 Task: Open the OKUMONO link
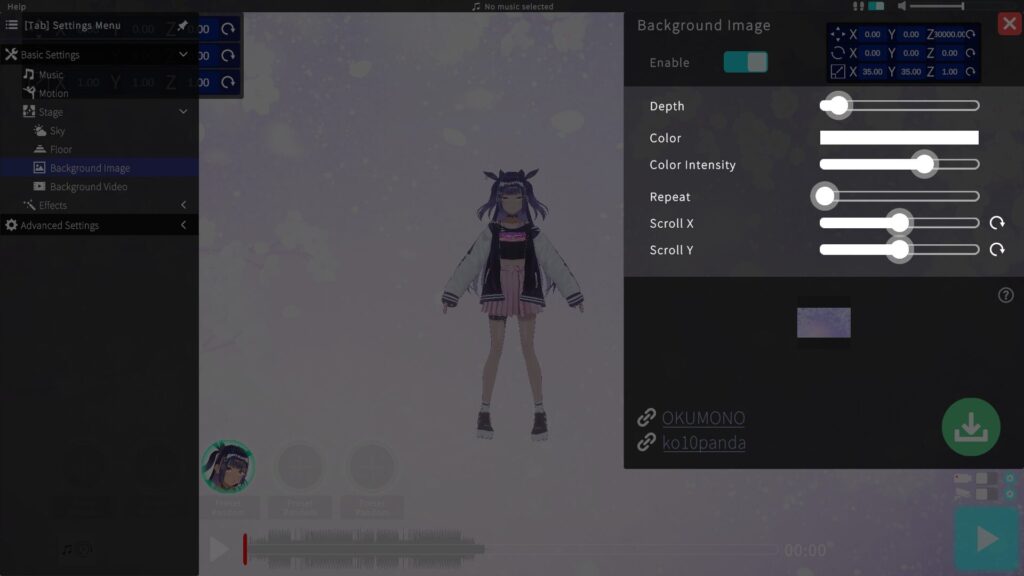tap(703, 418)
